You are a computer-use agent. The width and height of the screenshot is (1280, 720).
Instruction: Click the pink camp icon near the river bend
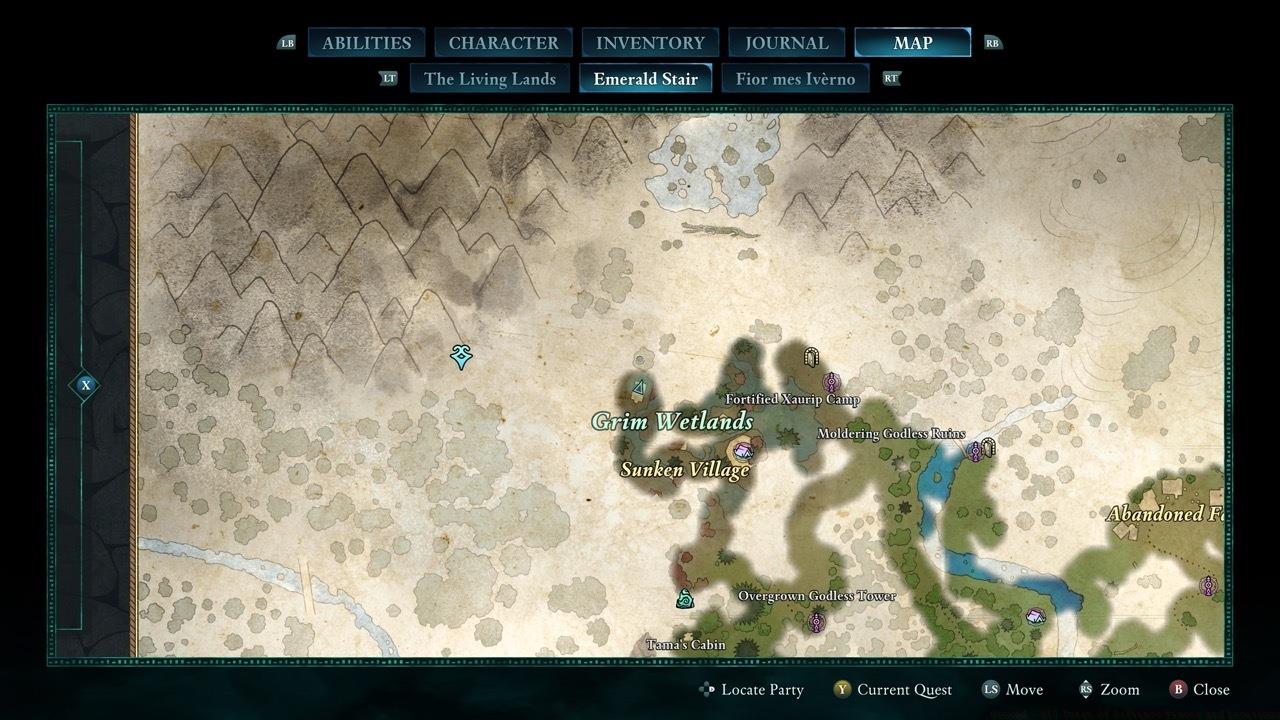click(1036, 617)
